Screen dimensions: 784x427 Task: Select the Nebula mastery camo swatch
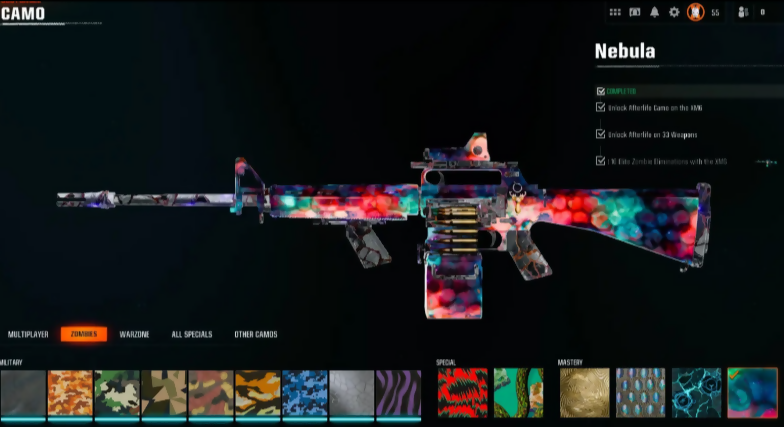[752, 392]
